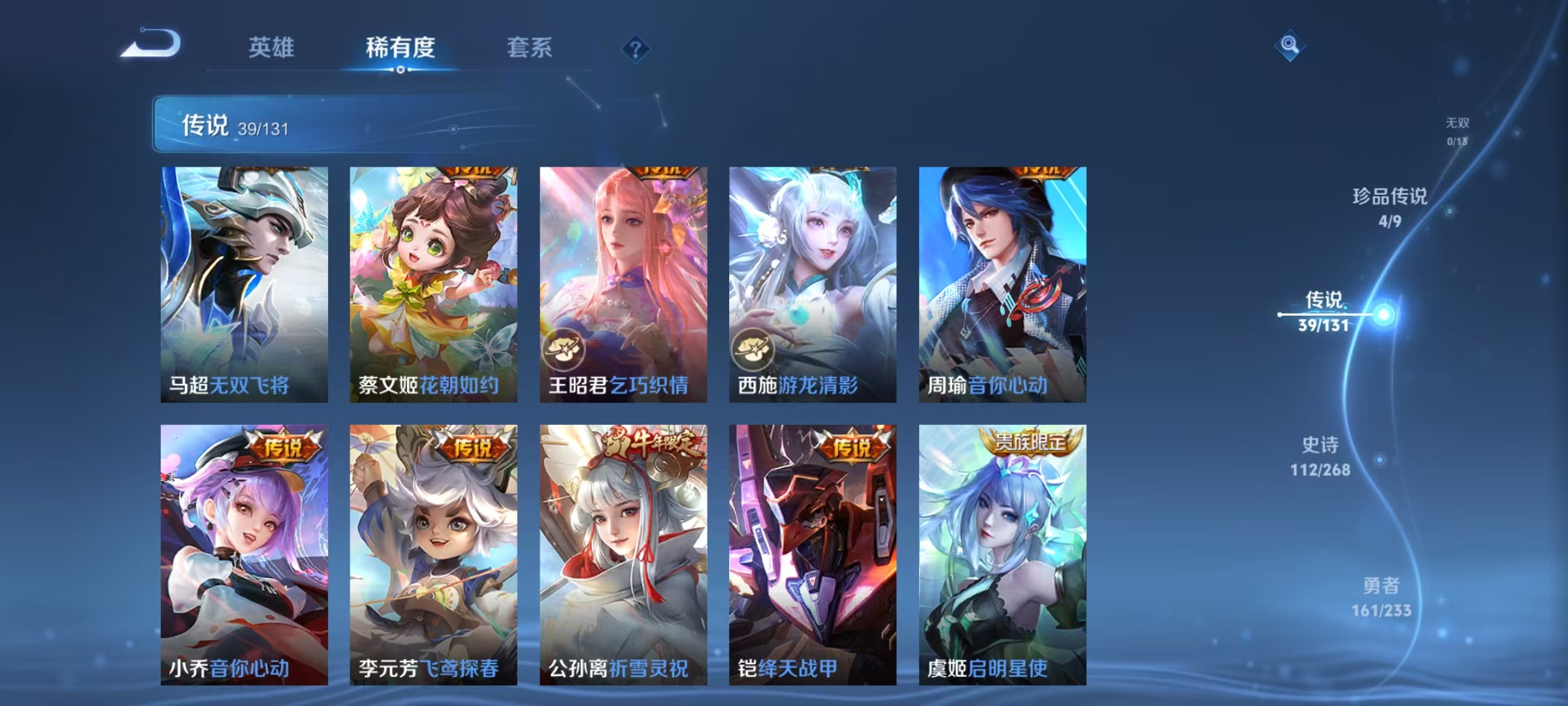Select the 稀有度 tab
This screenshot has height=706, width=1568.
[x=399, y=48]
